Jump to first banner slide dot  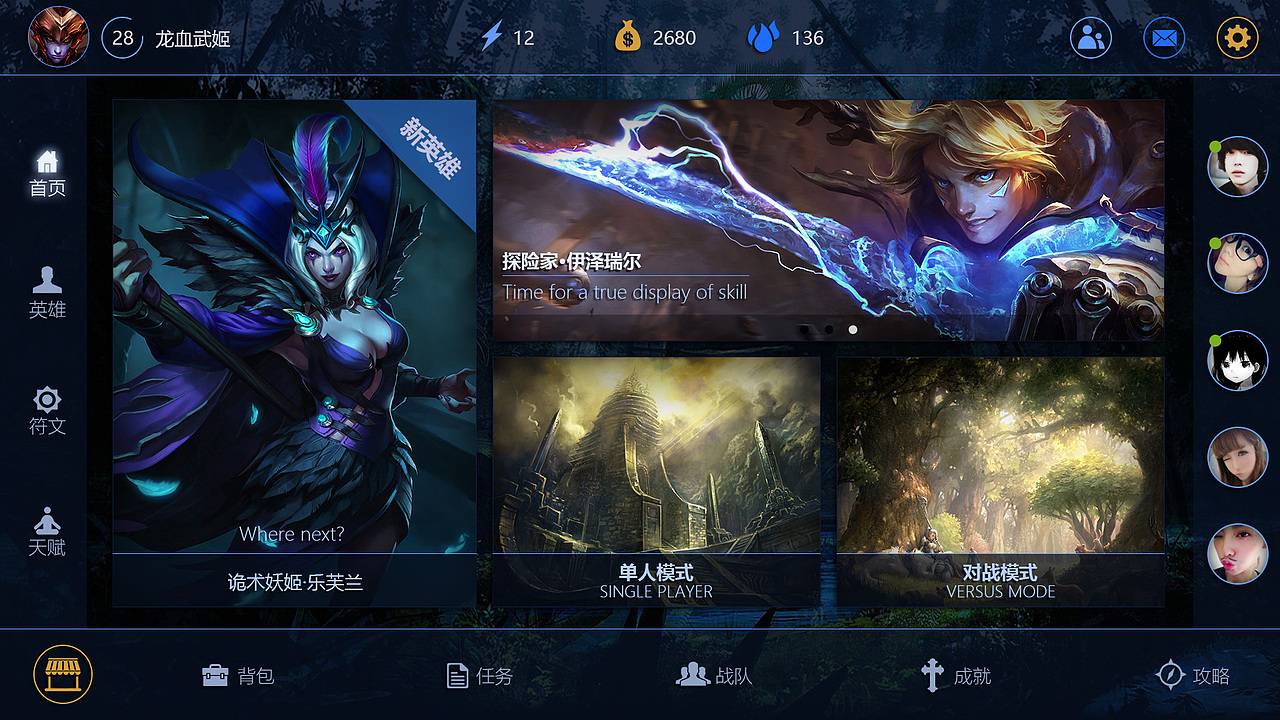pyautogui.click(x=805, y=328)
